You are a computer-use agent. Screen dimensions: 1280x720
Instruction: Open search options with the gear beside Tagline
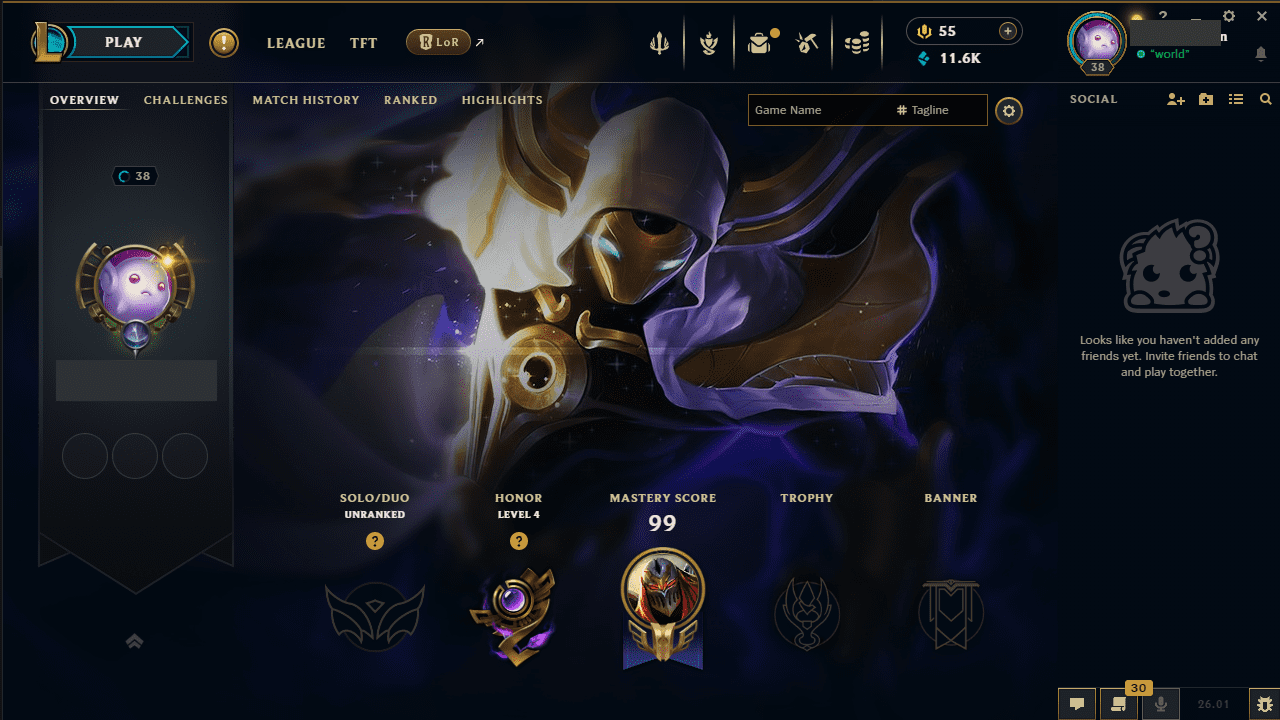[1008, 110]
